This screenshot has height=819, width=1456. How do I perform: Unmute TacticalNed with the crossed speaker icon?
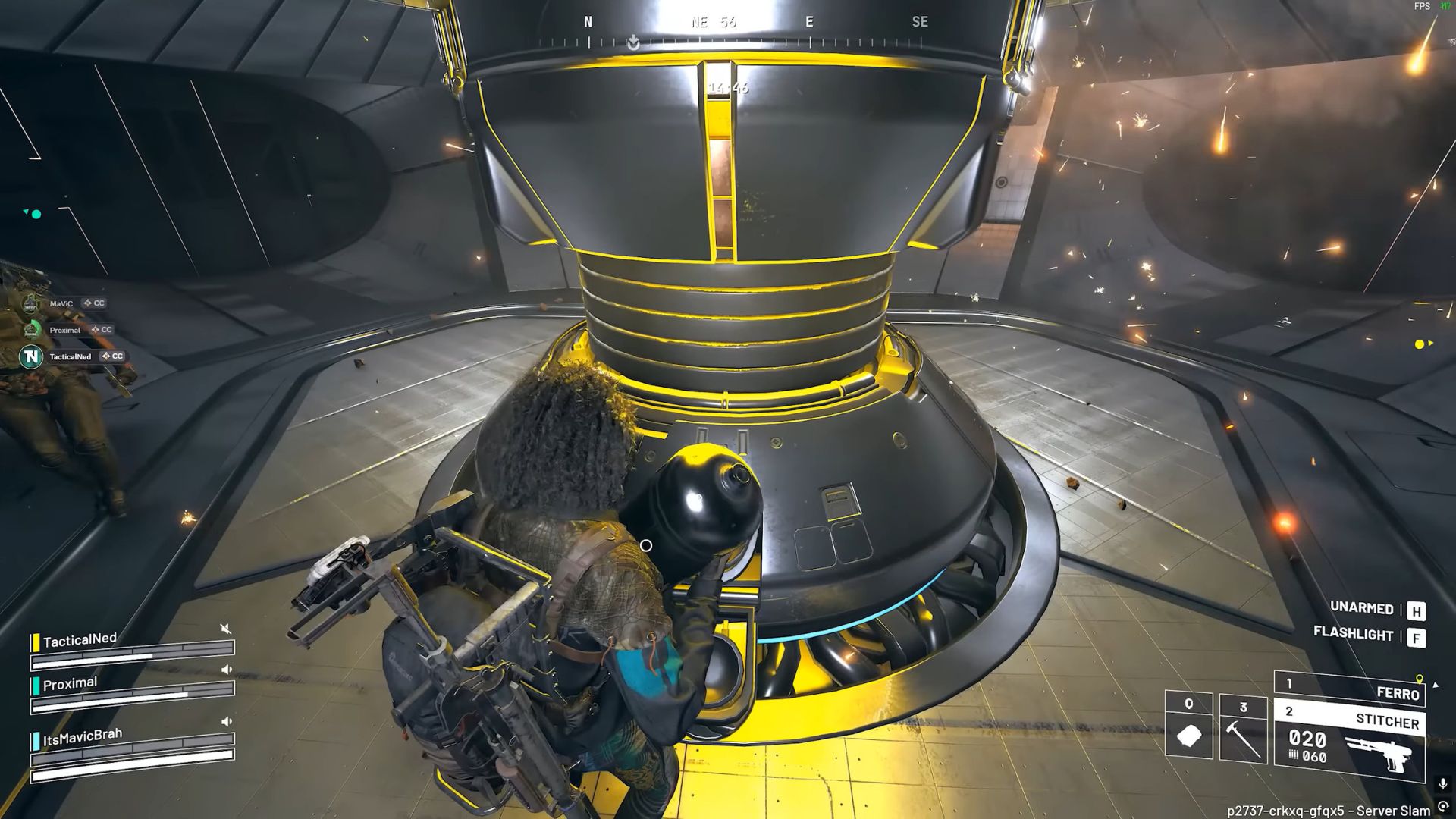tap(225, 629)
